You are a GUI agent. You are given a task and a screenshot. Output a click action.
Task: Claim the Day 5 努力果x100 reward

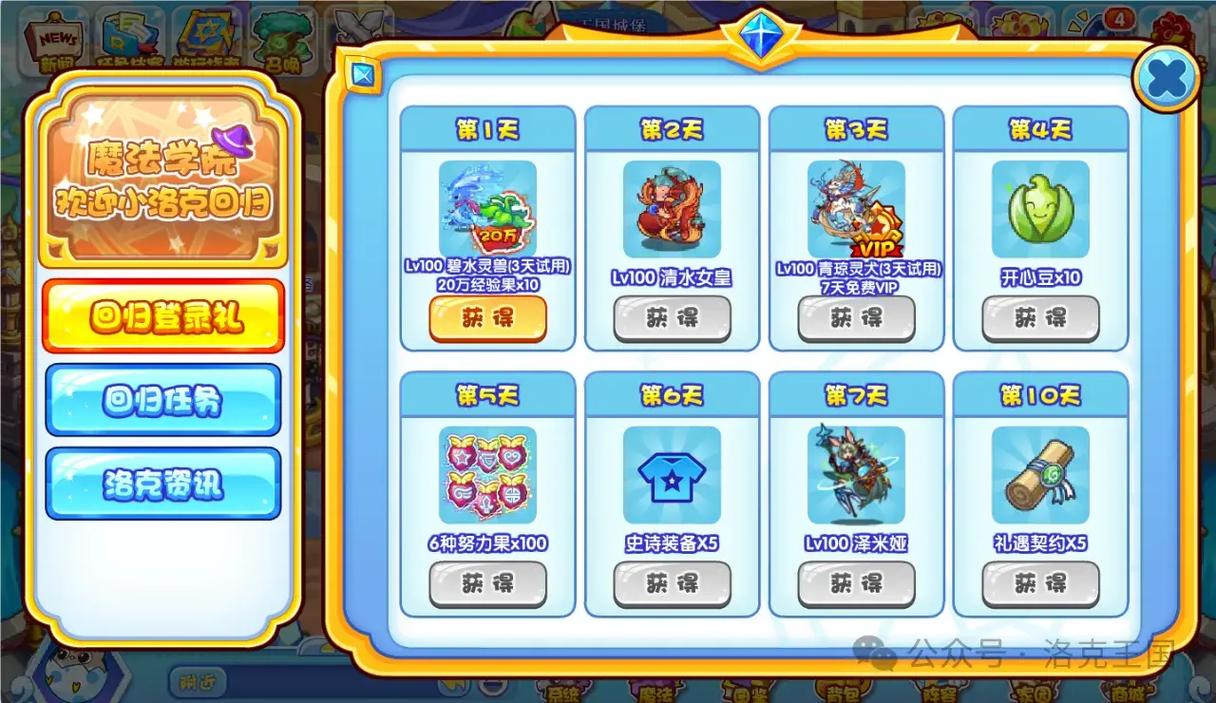488,583
